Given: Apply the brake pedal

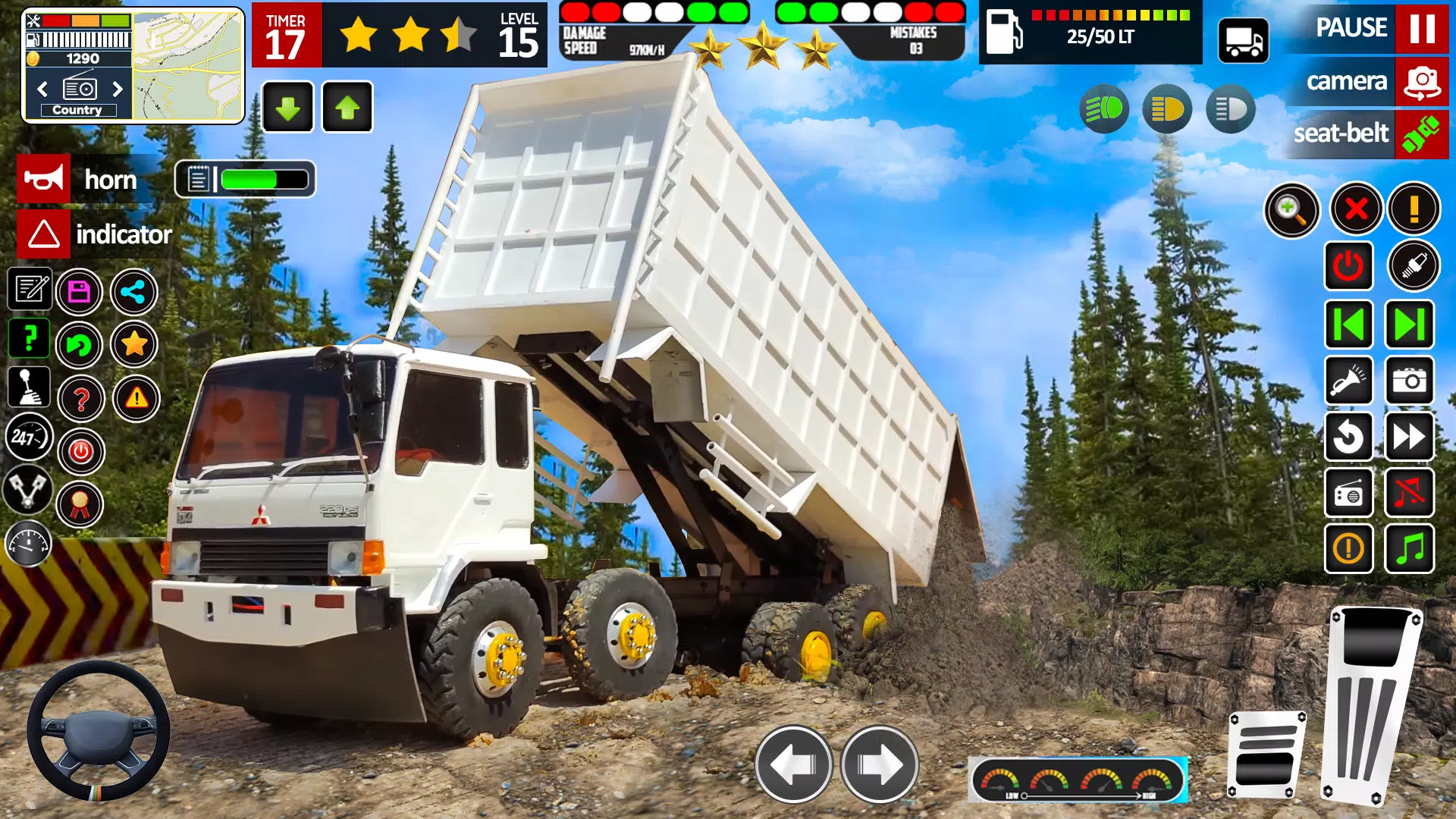Looking at the screenshot, I should coord(1266,755).
